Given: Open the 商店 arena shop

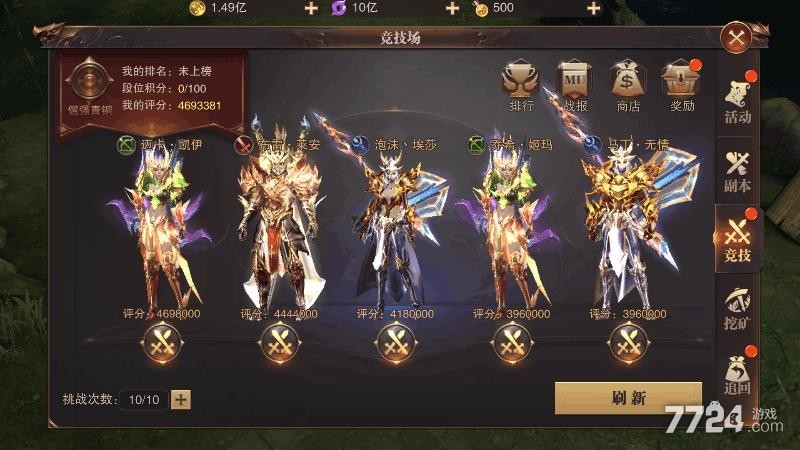Looking at the screenshot, I should (629, 82).
